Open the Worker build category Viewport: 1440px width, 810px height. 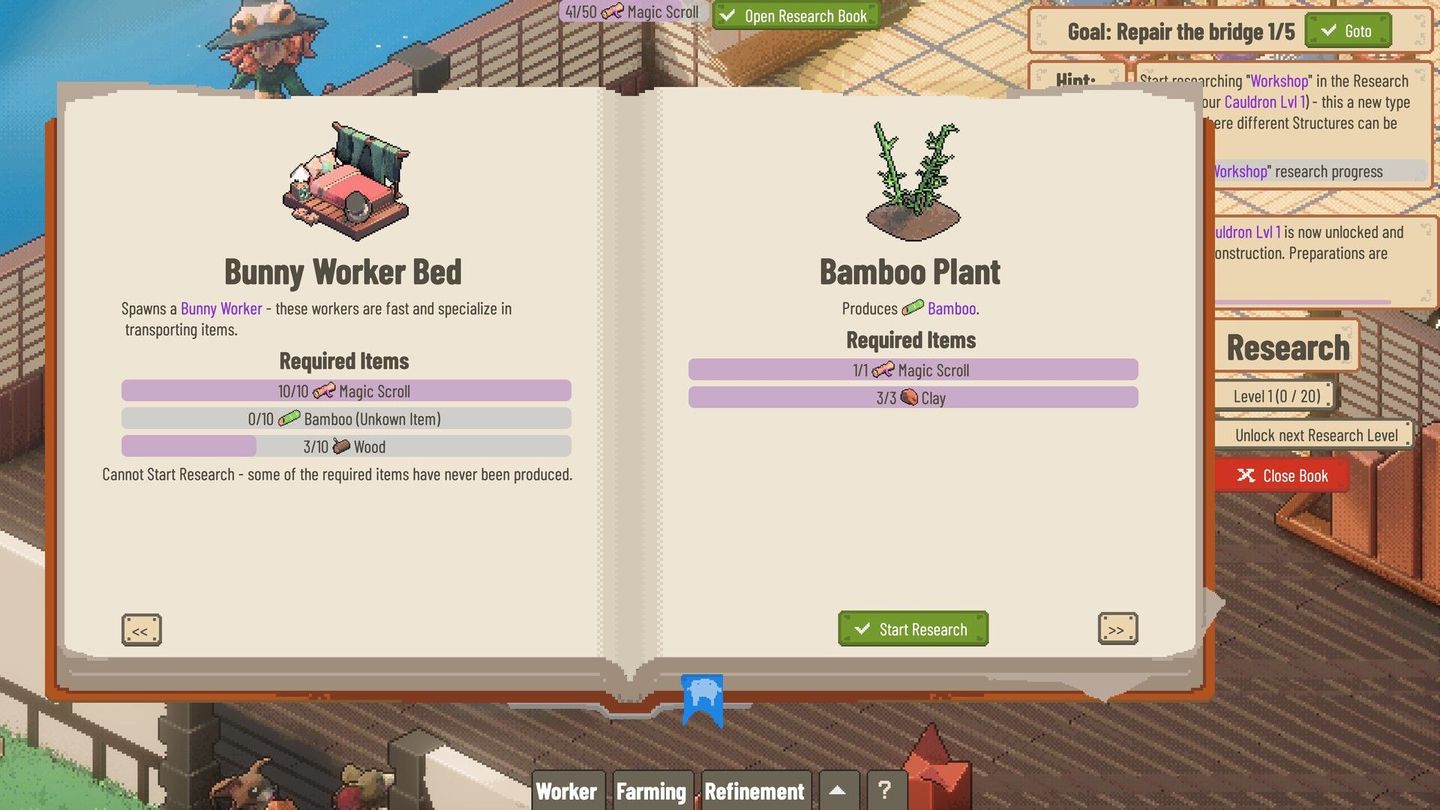567,790
